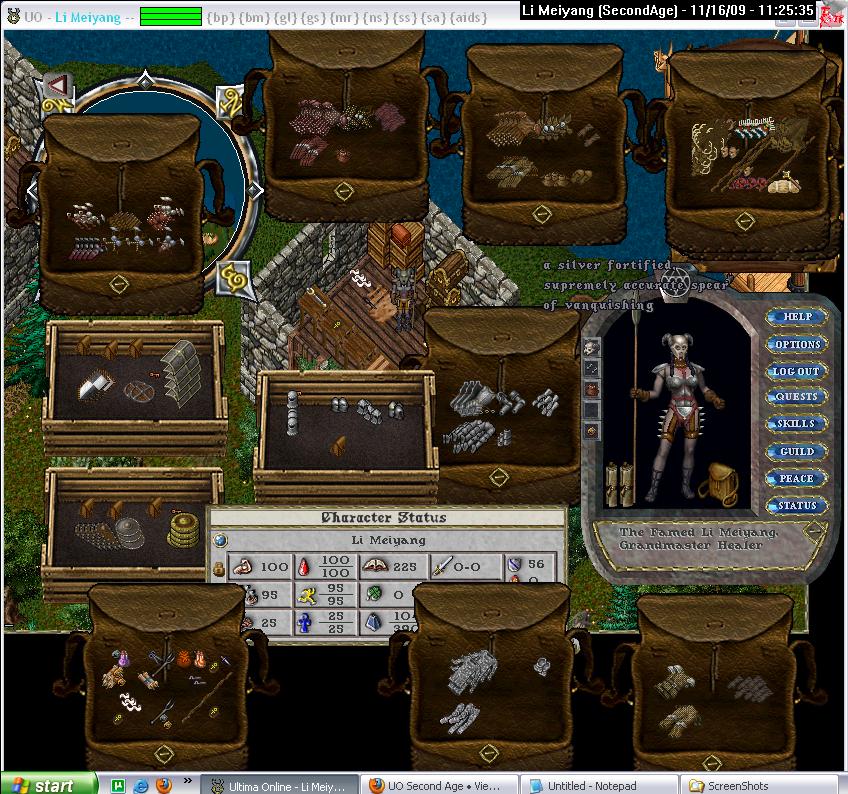This screenshot has width=848, height=794.
Task: Click the Status button on the paperdoll
Action: point(797,506)
